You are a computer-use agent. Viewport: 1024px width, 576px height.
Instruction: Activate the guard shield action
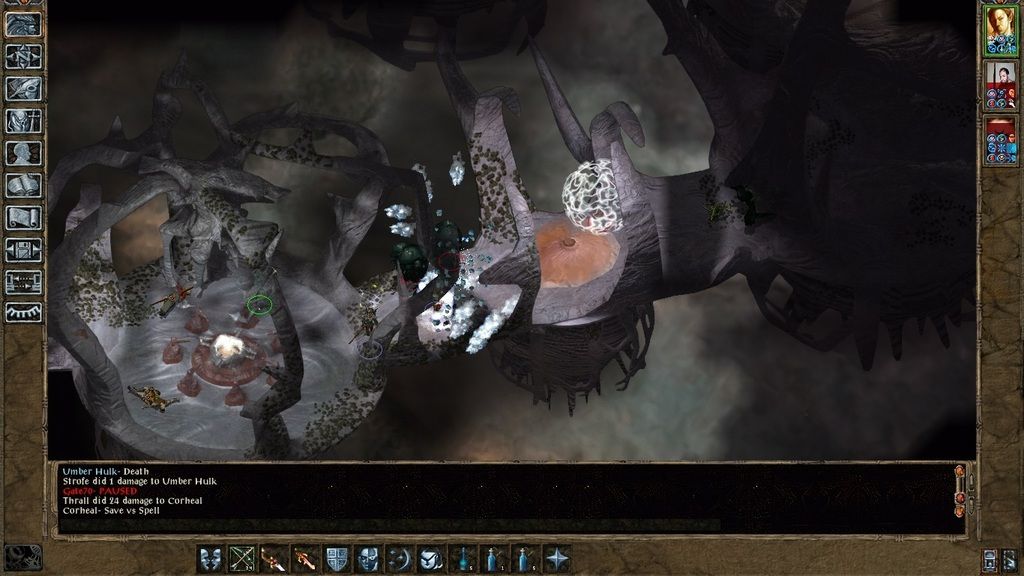click(x=338, y=558)
